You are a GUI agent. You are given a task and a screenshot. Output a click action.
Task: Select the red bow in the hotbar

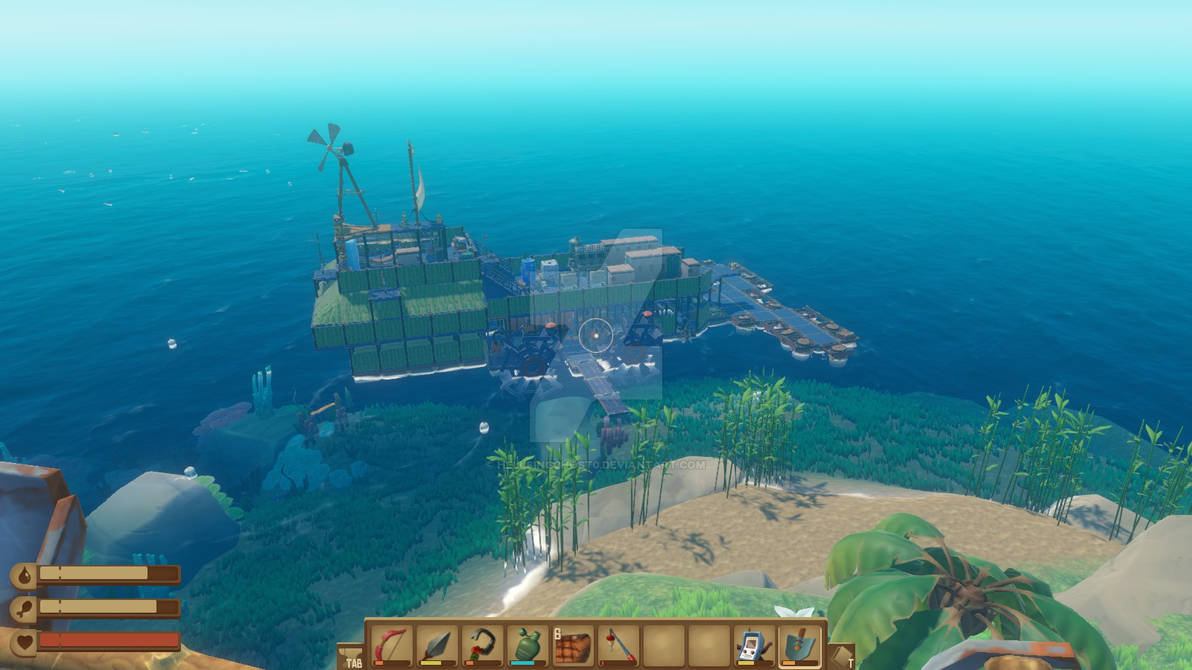390,645
